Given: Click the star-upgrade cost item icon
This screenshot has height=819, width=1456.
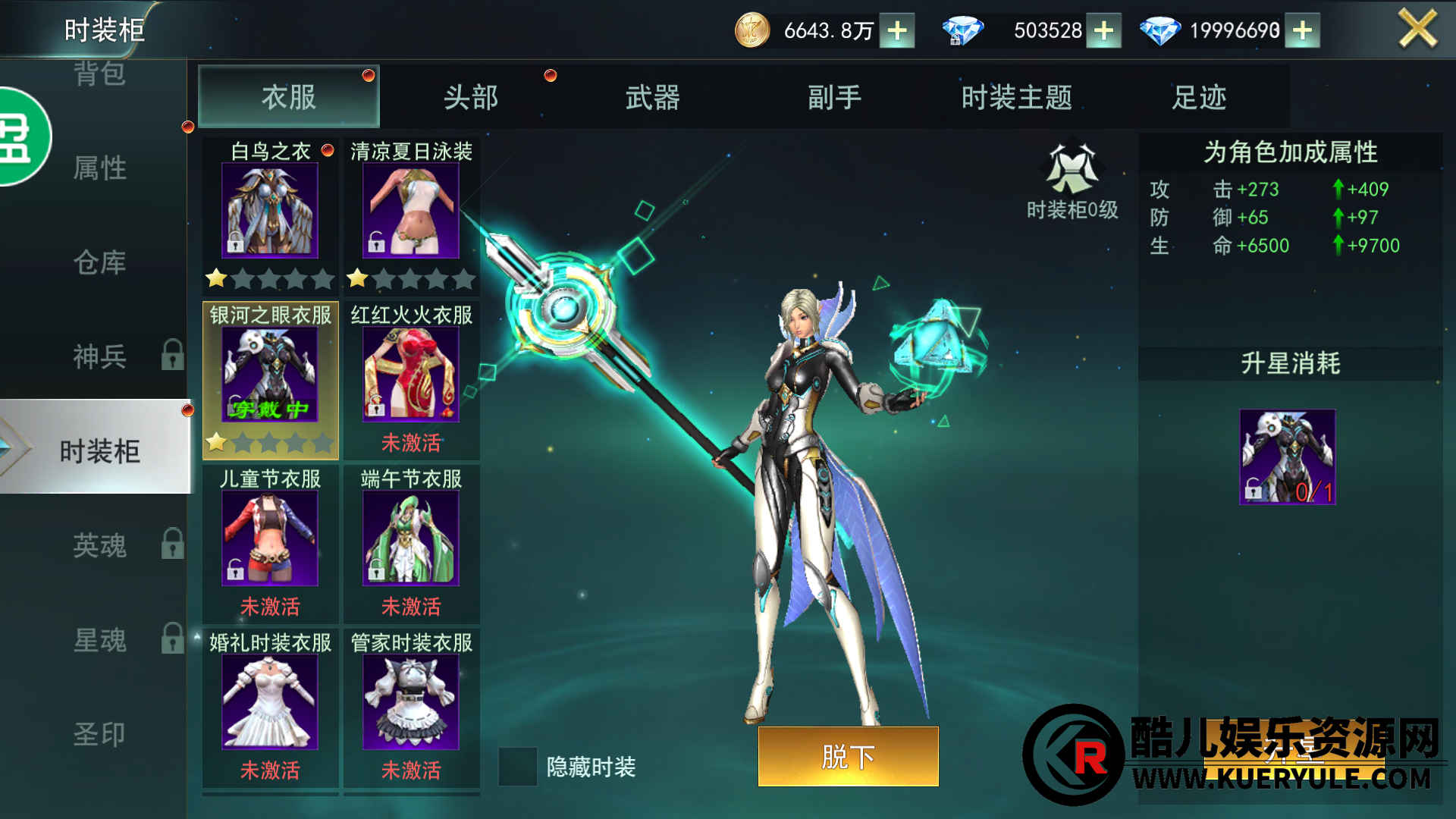Looking at the screenshot, I should tap(1288, 457).
